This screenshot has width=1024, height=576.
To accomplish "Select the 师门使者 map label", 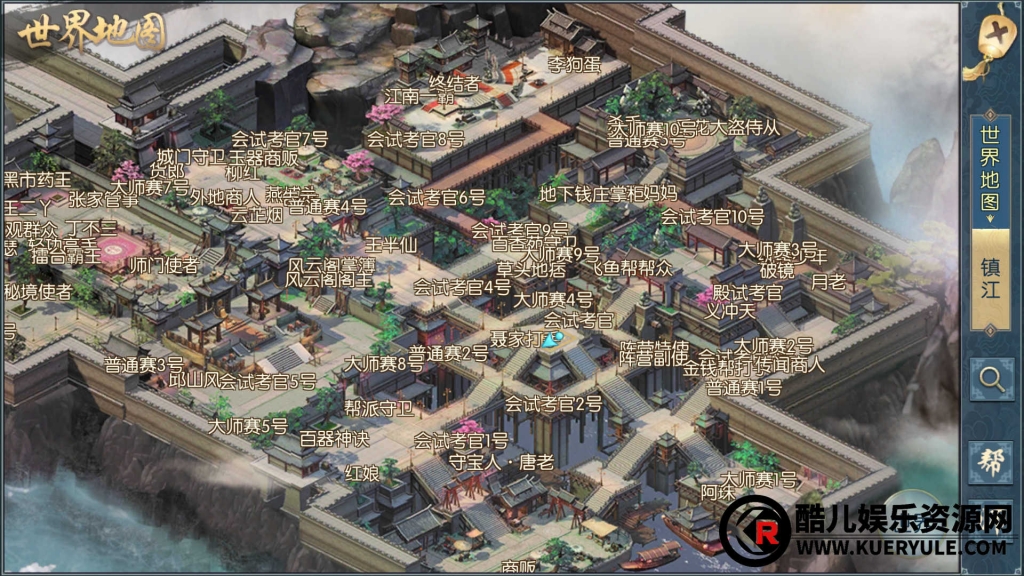I will coord(164,265).
